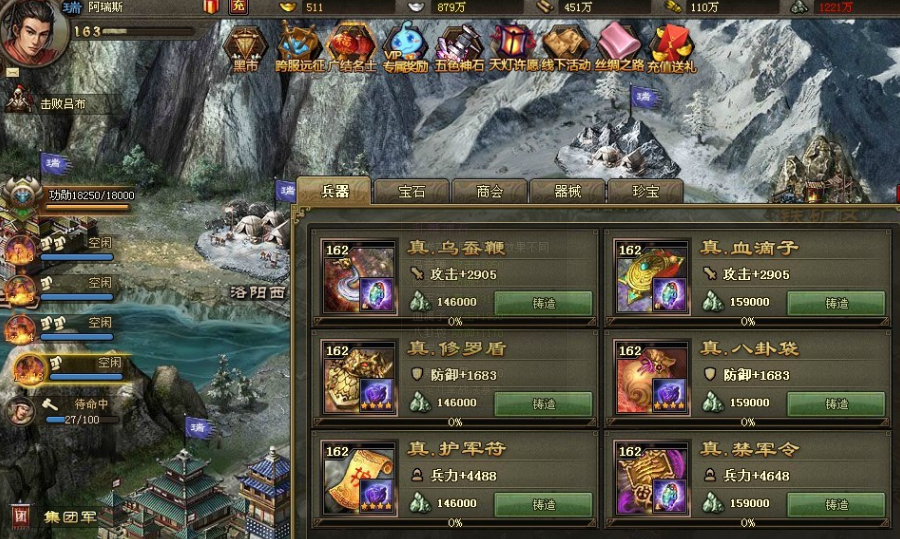
Task: Forge the 真.八卦袋 item
Action: point(836,404)
